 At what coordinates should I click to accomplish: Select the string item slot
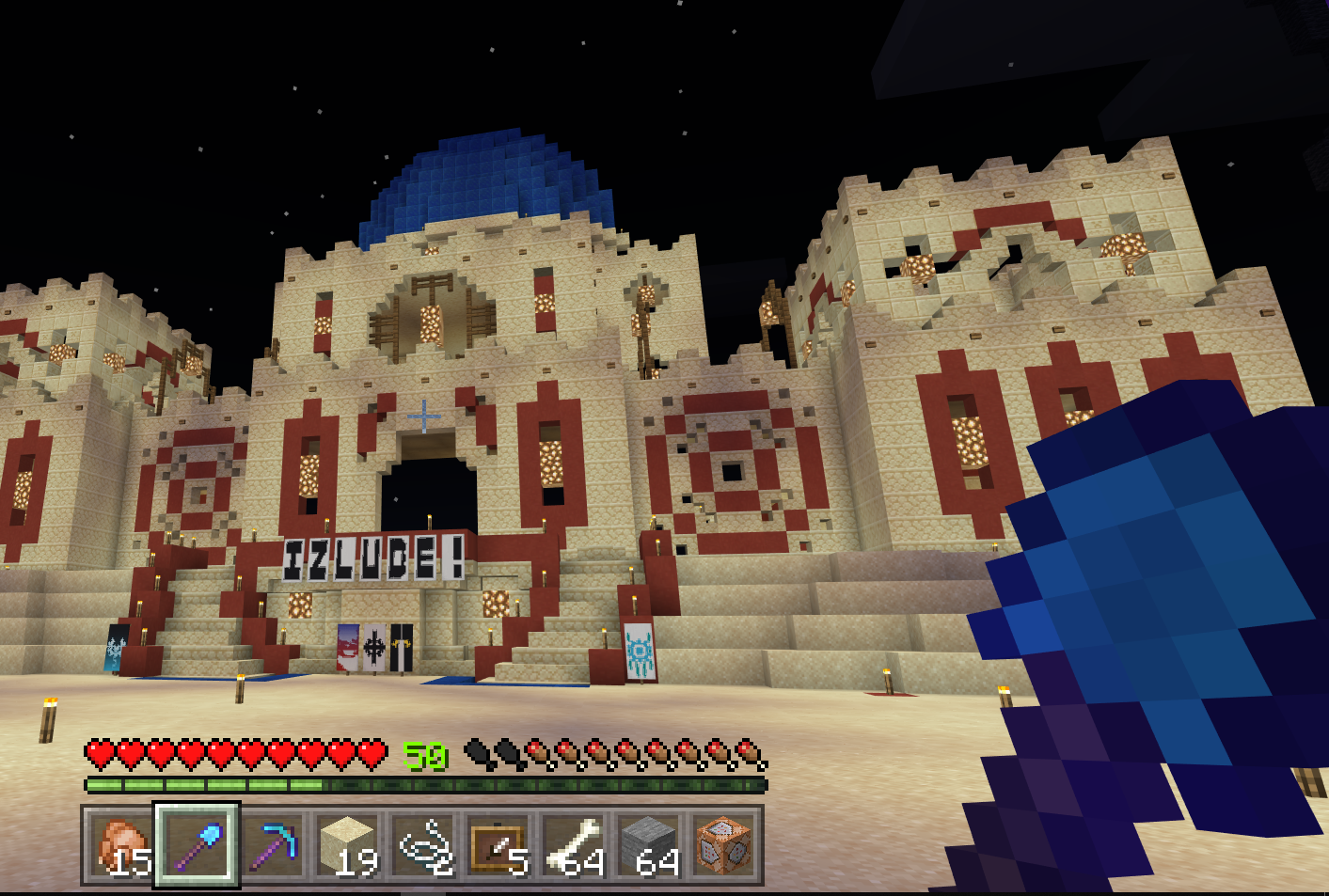(x=422, y=844)
